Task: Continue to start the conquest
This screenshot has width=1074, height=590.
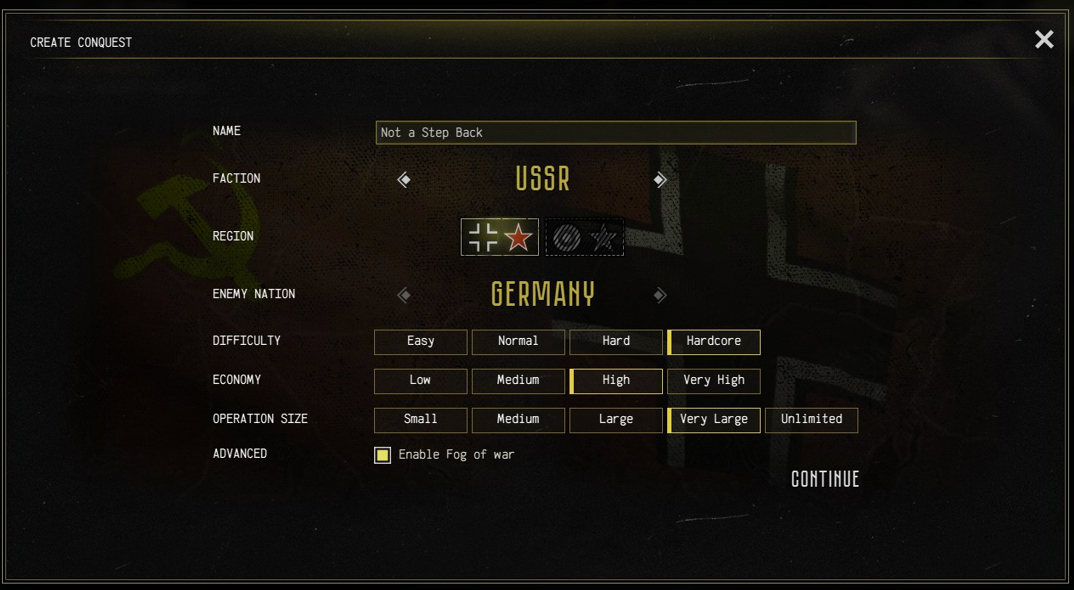Action: pyautogui.click(x=825, y=479)
